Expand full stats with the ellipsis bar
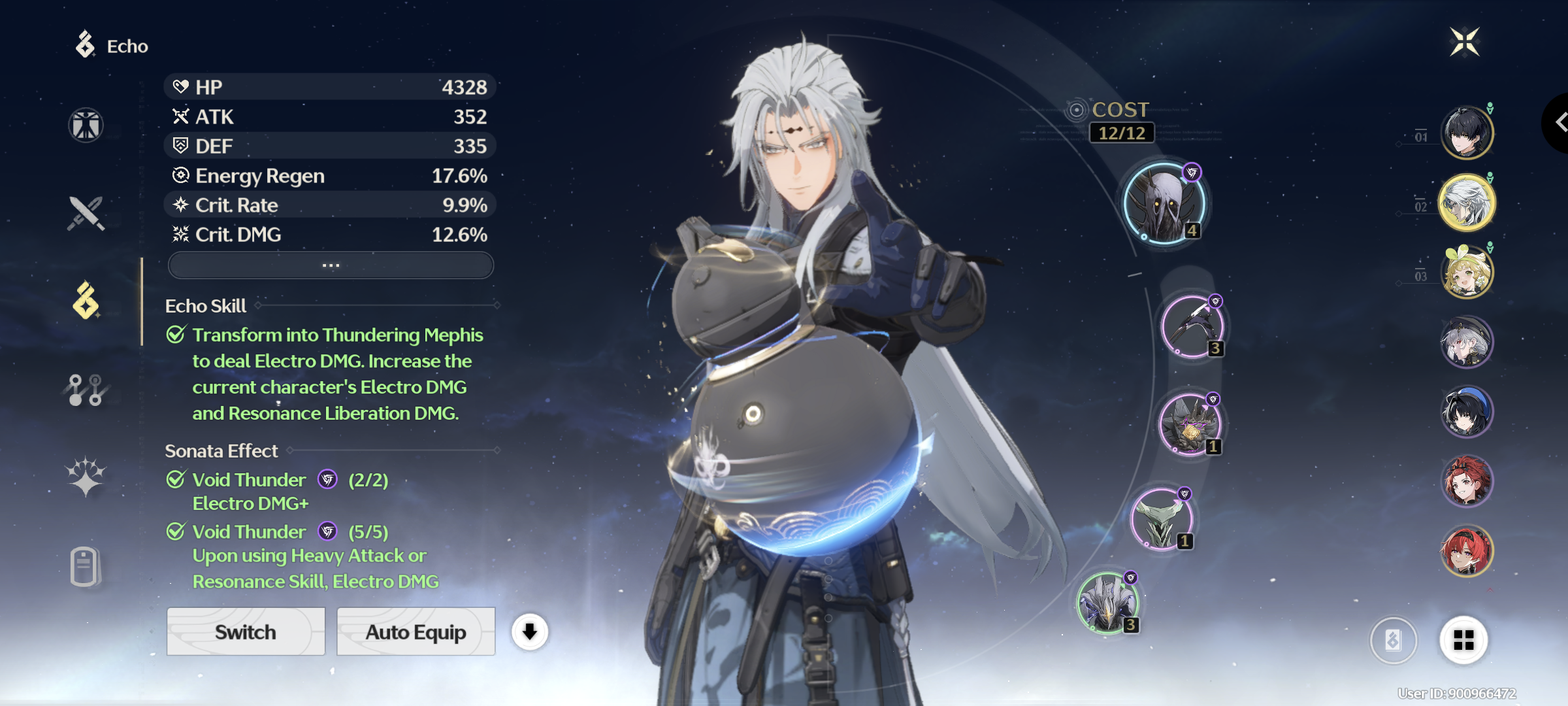Viewport: 1568px width, 706px height. 331,265
